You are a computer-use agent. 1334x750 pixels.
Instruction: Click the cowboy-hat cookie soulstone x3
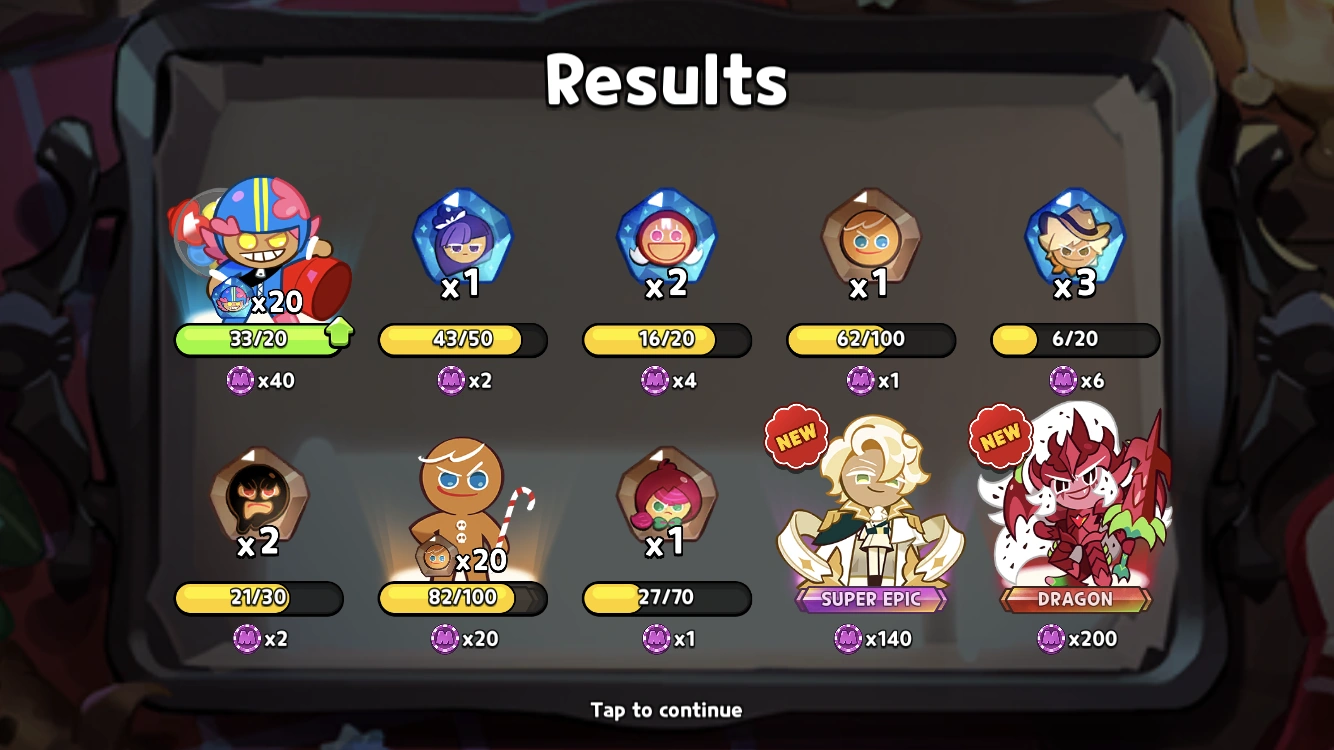pos(1074,238)
